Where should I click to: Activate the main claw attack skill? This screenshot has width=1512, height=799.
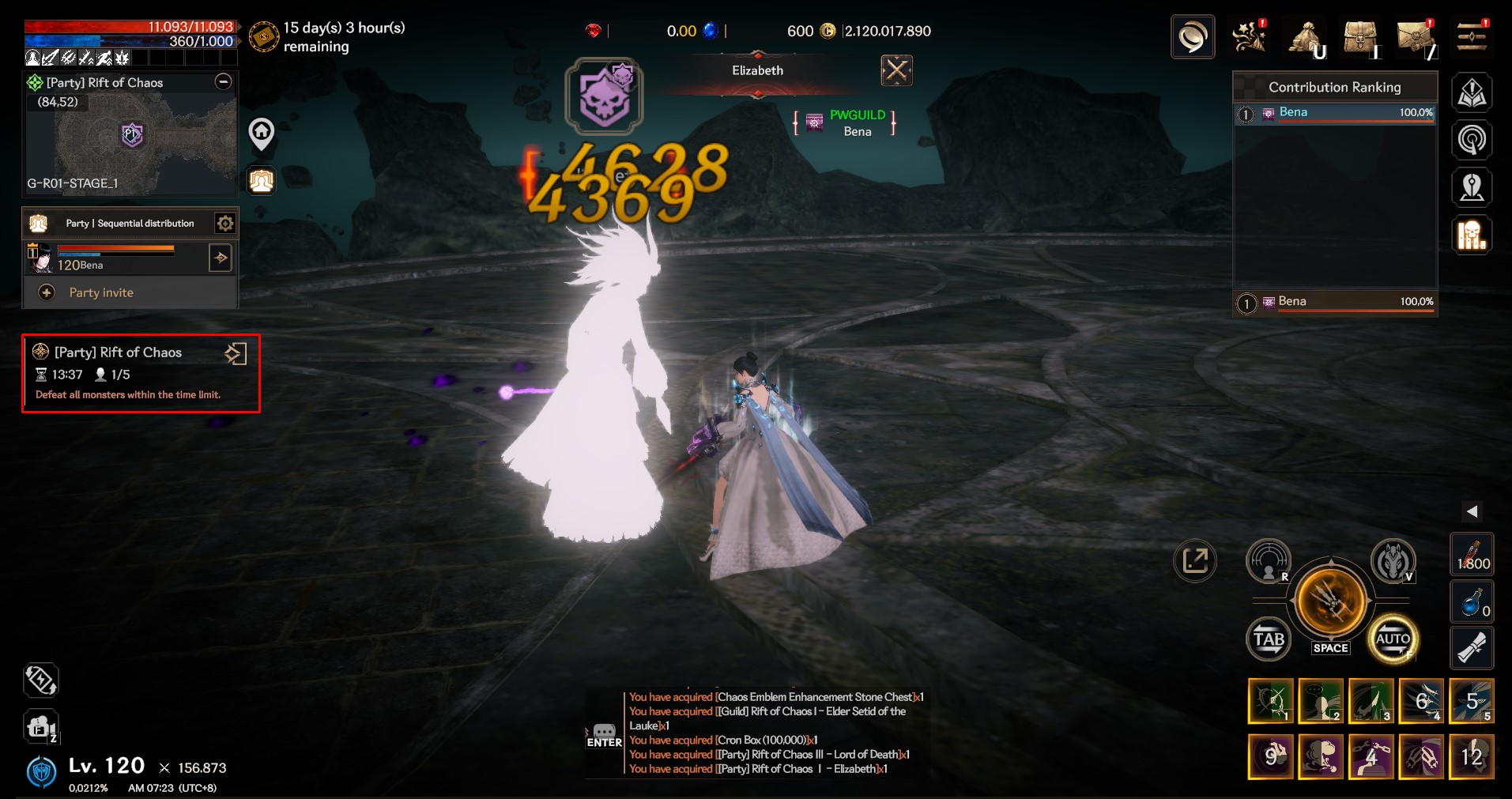[1331, 601]
